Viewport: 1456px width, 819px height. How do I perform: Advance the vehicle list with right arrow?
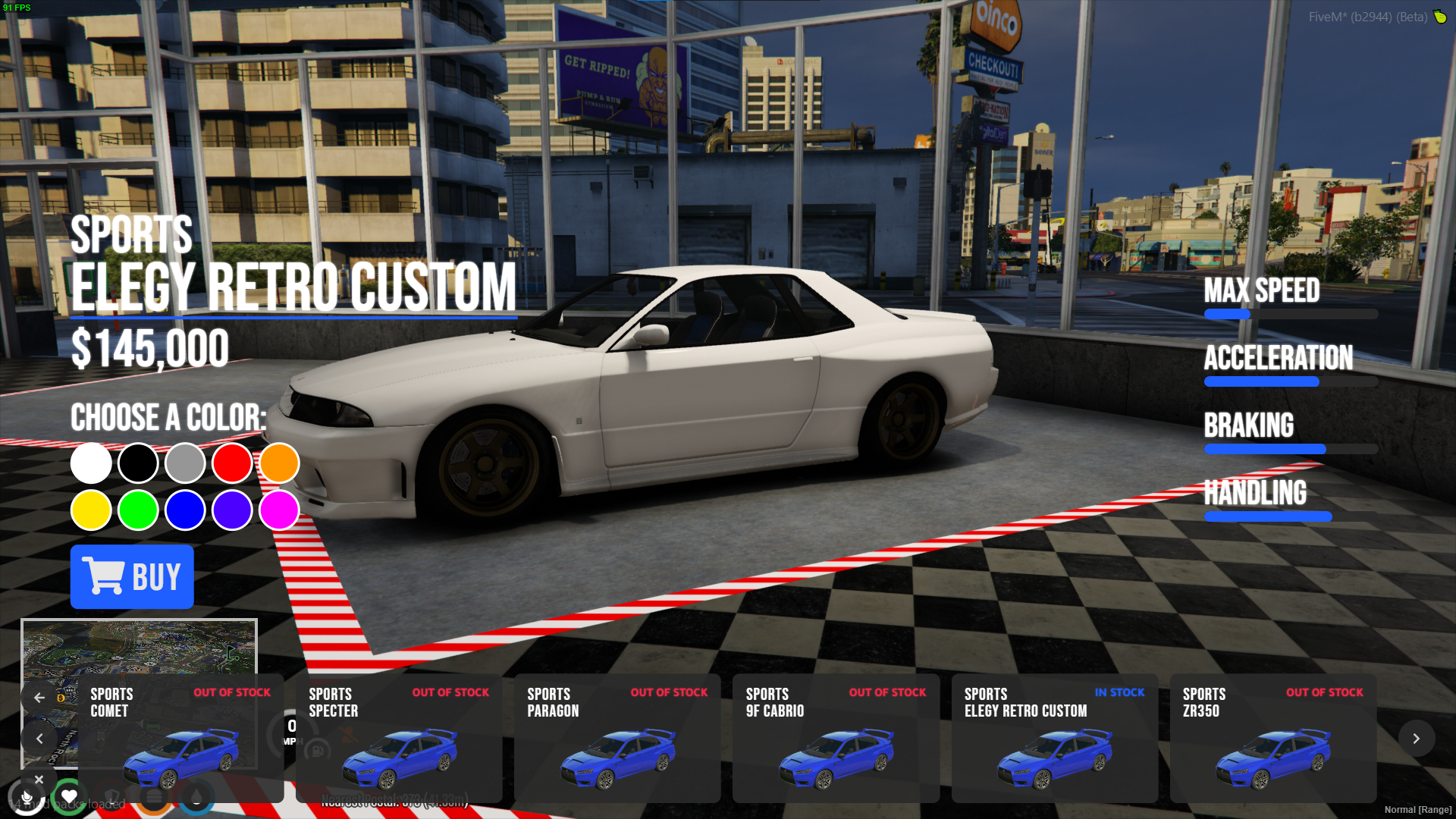[x=1416, y=738]
